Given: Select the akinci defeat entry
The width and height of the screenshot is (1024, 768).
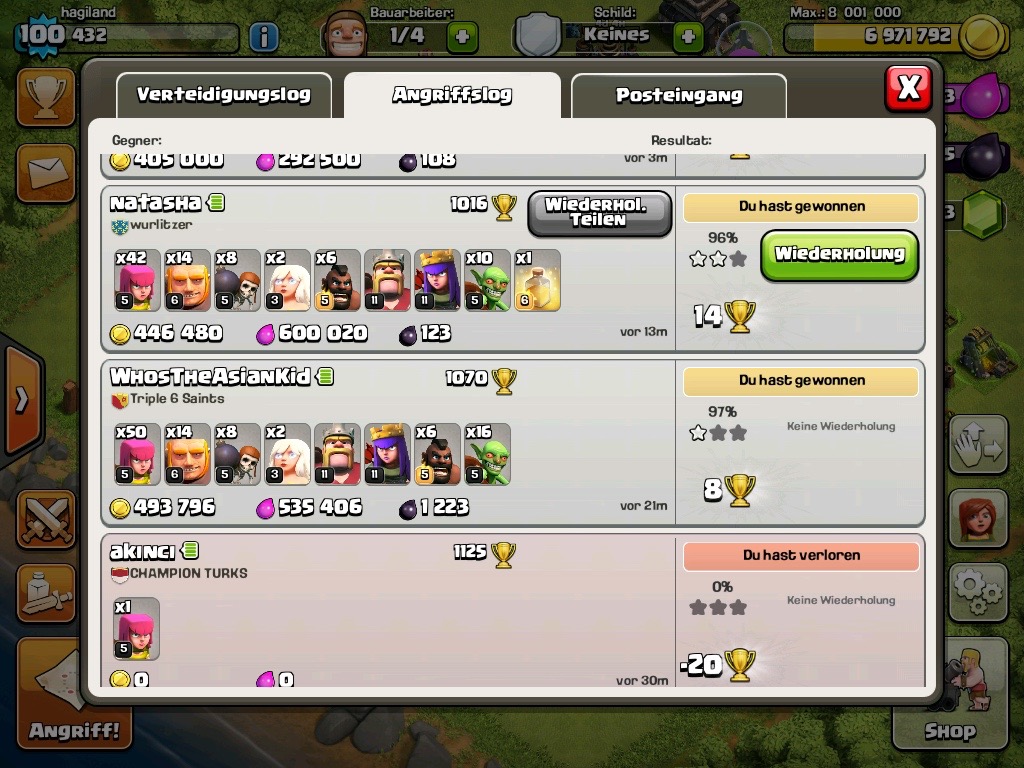Looking at the screenshot, I should (390, 610).
